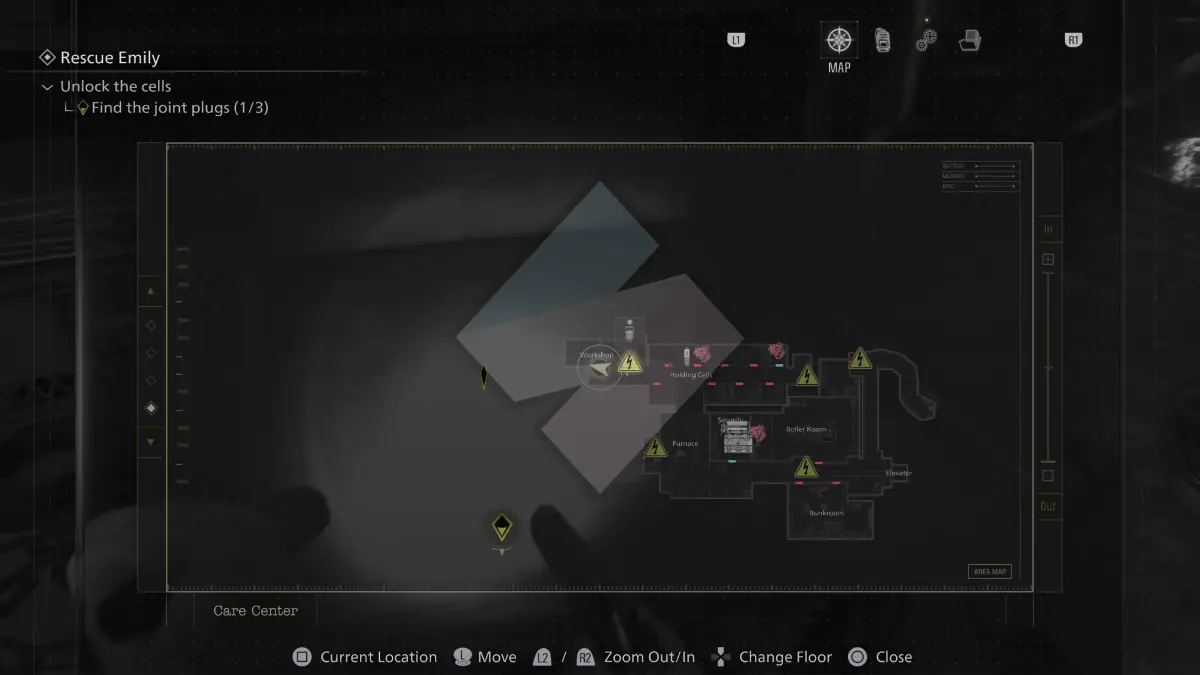Switch to the gears tab
Image resolution: width=1200 pixels, height=675 pixels.
tap(926, 41)
